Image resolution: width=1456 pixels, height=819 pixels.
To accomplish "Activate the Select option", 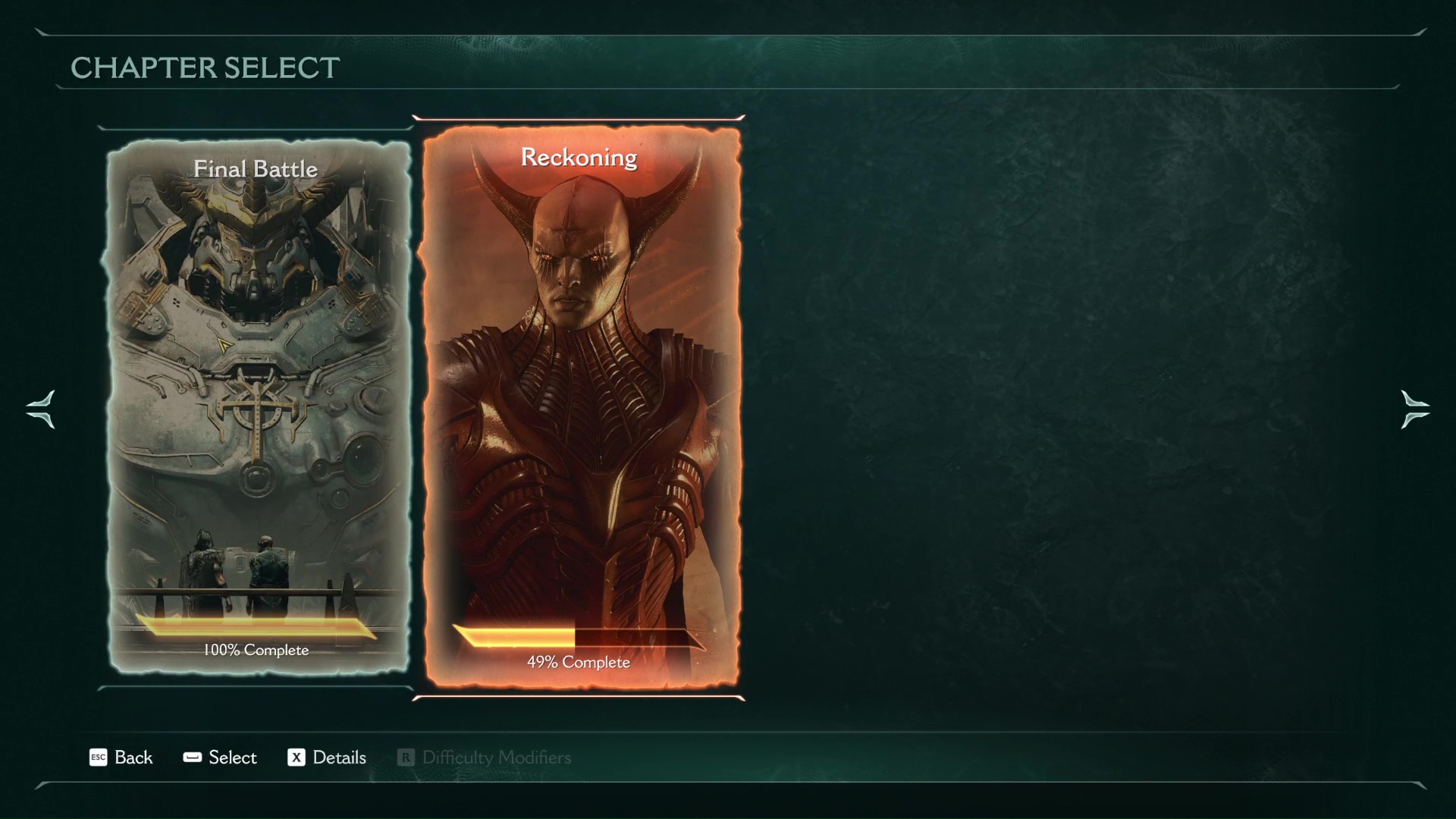I will (220, 758).
